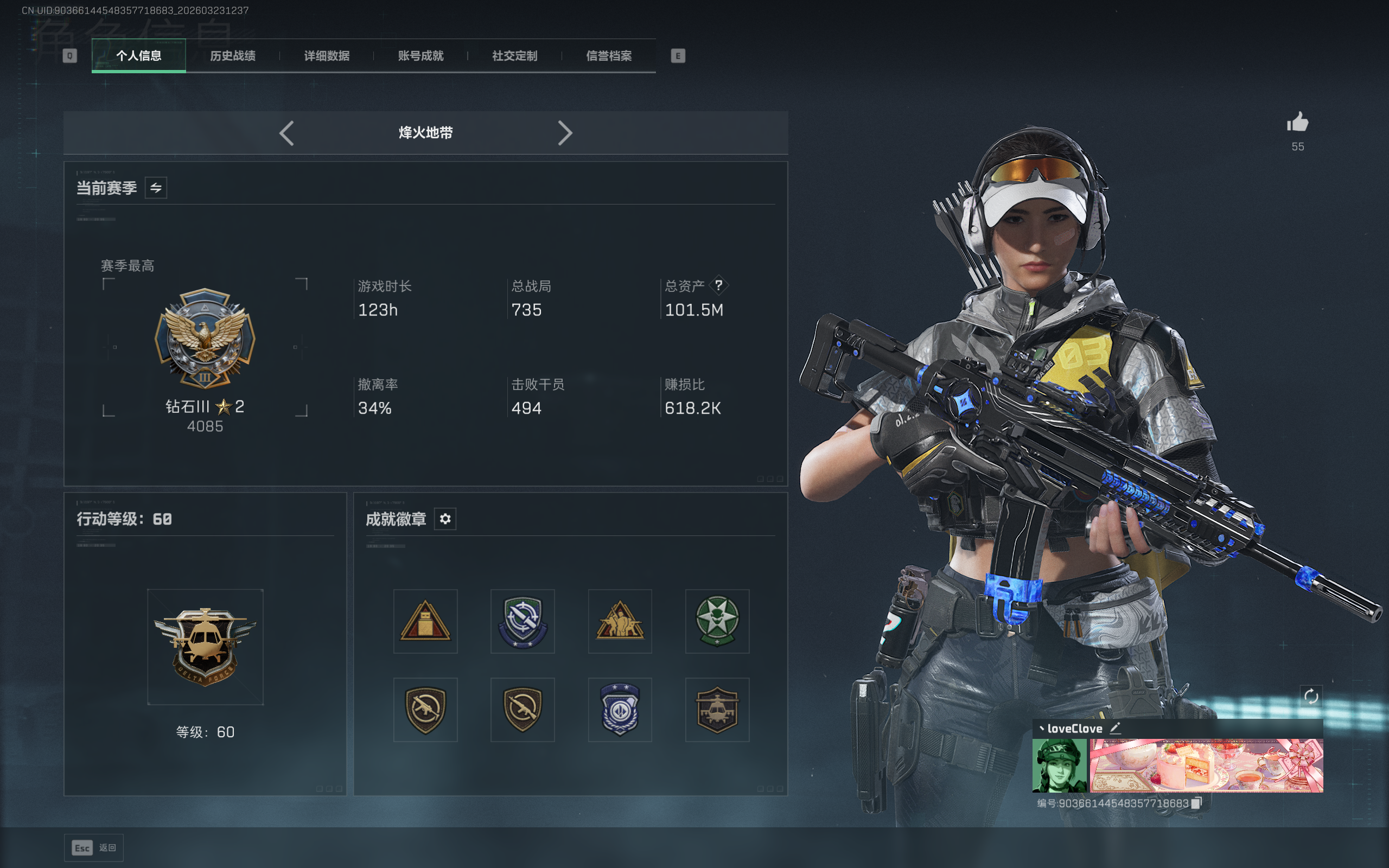Screen dimensions: 1389x868
Task: Select the helicopter achievement badge
Action: click(717, 710)
